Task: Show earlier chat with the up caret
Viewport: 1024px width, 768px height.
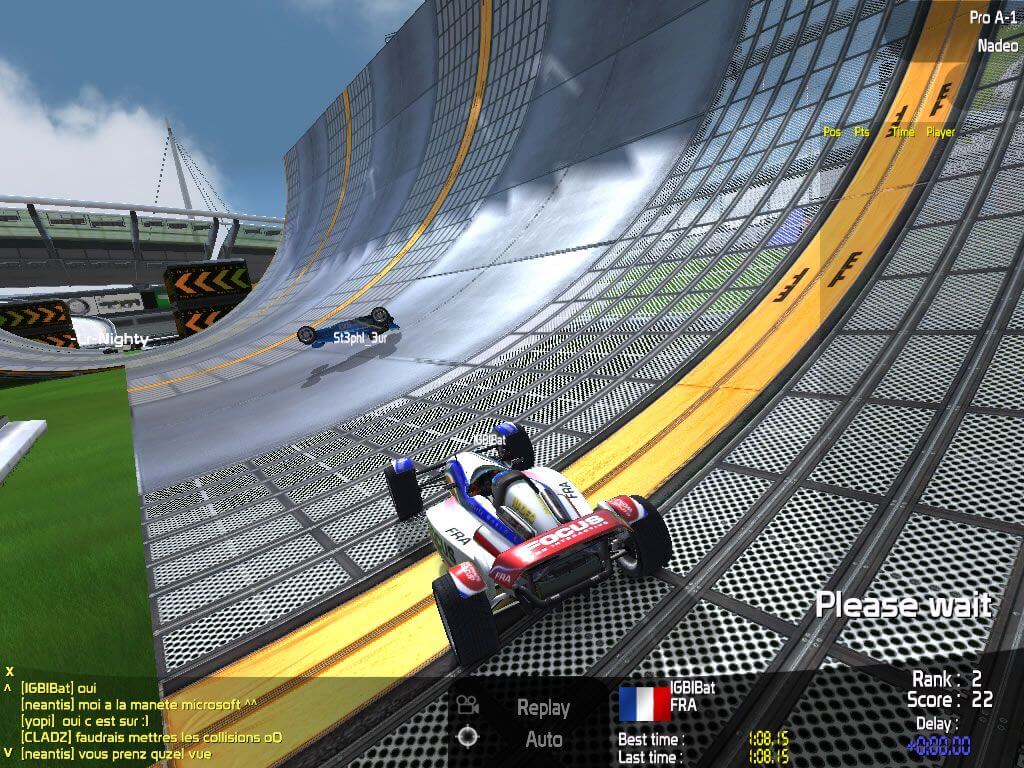Action: [8, 687]
